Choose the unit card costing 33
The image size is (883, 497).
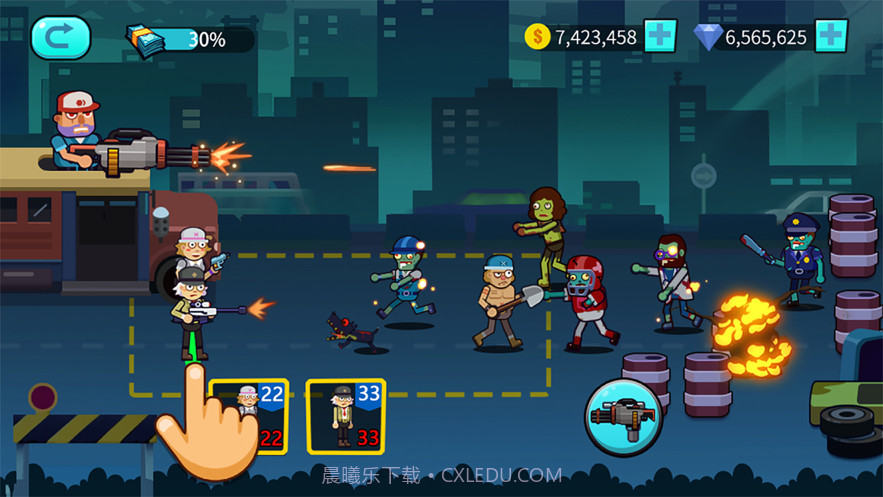click(x=345, y=415)
